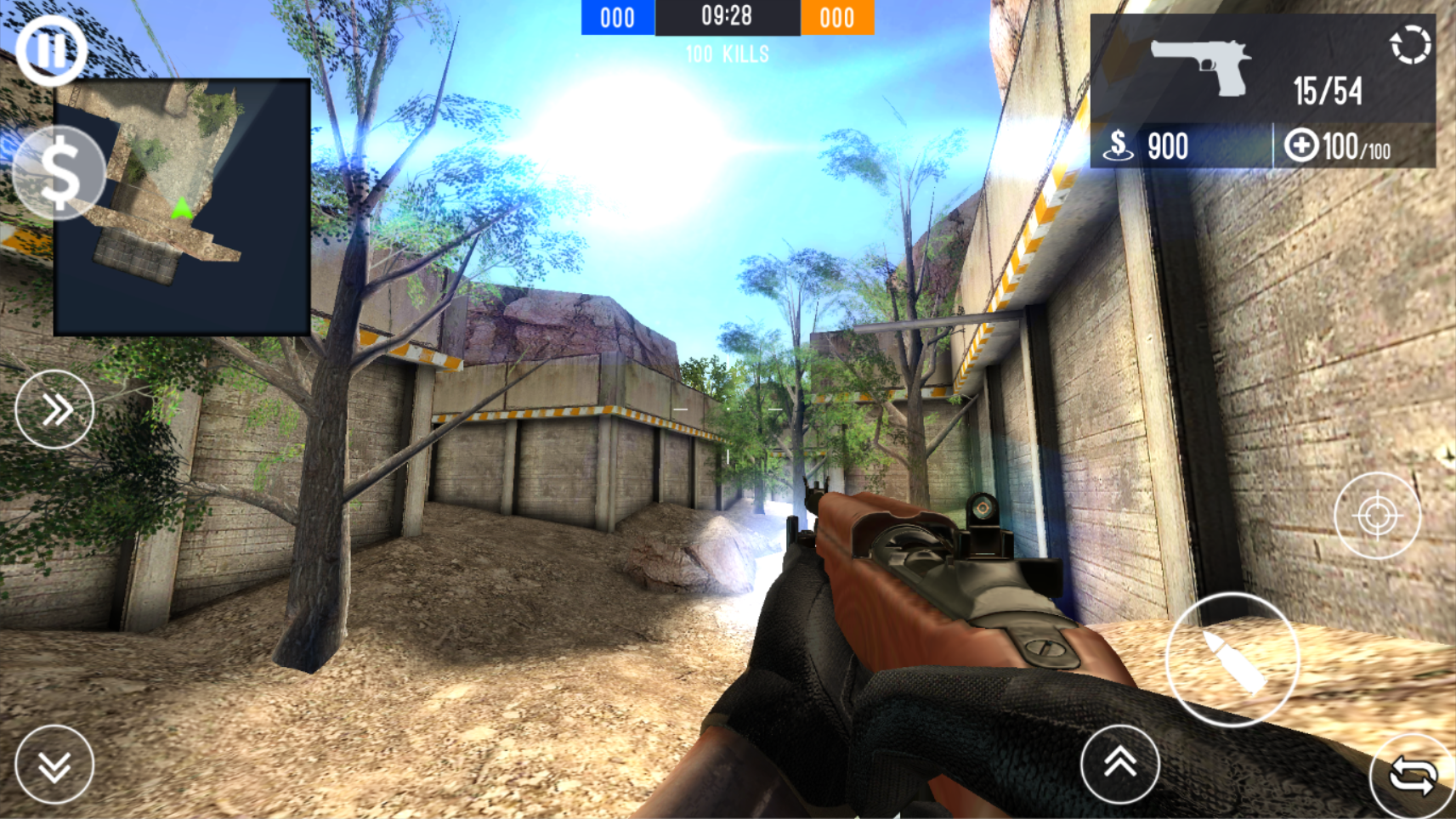
Task: Open the buy menu via dollar icon
Action: [58, 174]
